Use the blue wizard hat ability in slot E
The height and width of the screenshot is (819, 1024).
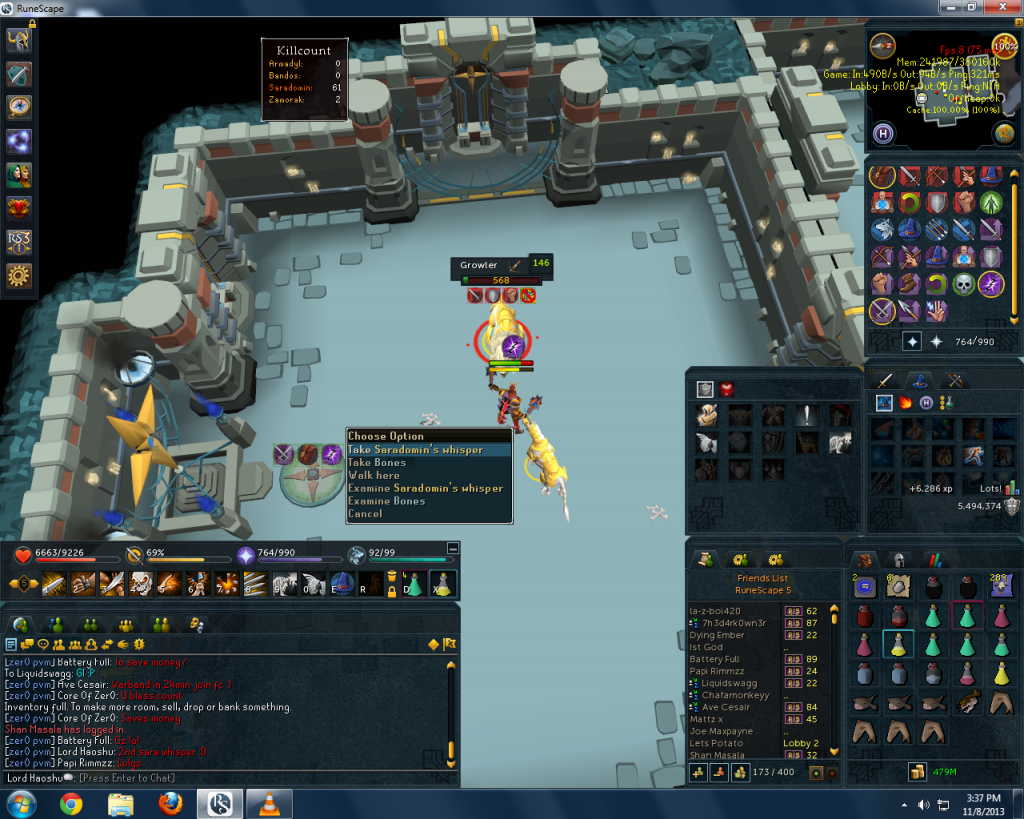click(342, 583)
